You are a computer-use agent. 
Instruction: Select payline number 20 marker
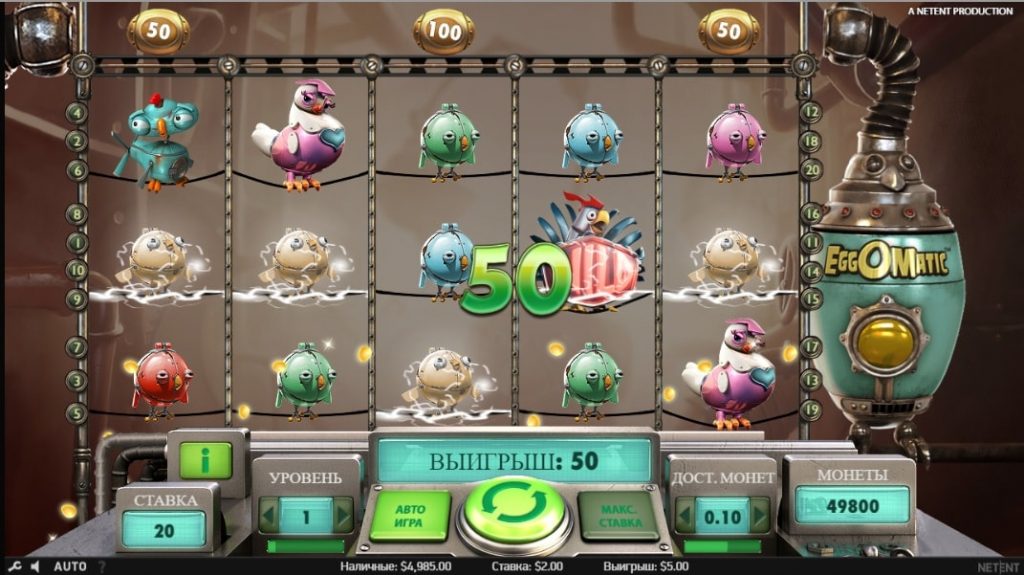811,169
